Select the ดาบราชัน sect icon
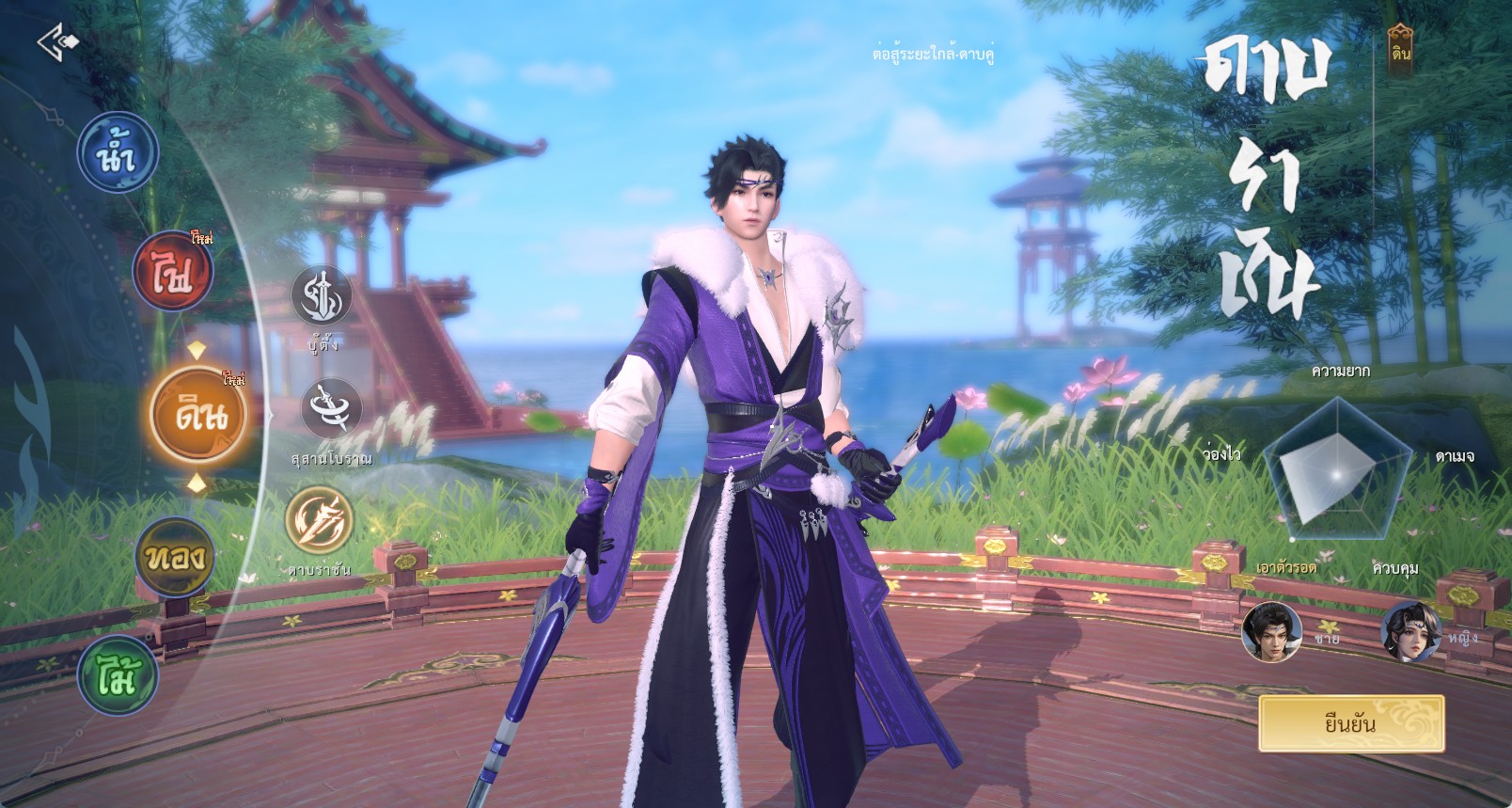 pyautogui.click(x=320, y=520)
